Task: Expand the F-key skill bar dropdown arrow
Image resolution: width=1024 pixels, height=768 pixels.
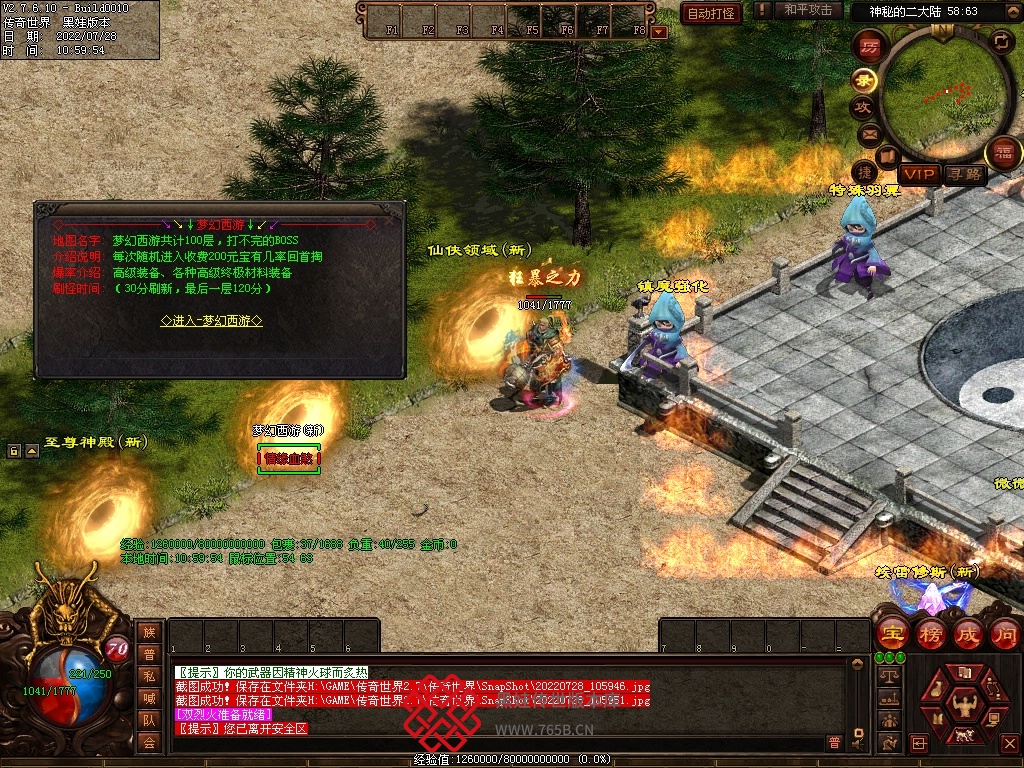Action: tap(659, 32)
